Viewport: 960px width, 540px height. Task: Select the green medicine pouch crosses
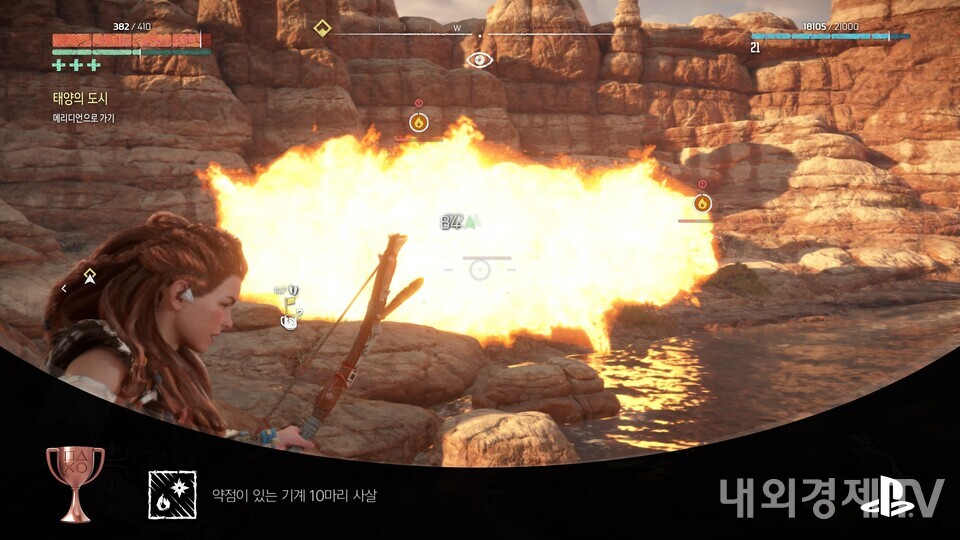tap(77, 66)
